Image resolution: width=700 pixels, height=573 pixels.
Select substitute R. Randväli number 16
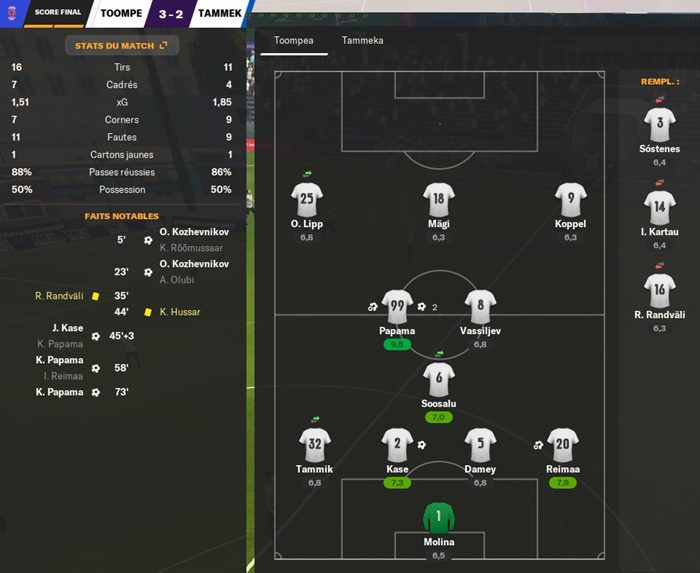click(x=659, y=292)
